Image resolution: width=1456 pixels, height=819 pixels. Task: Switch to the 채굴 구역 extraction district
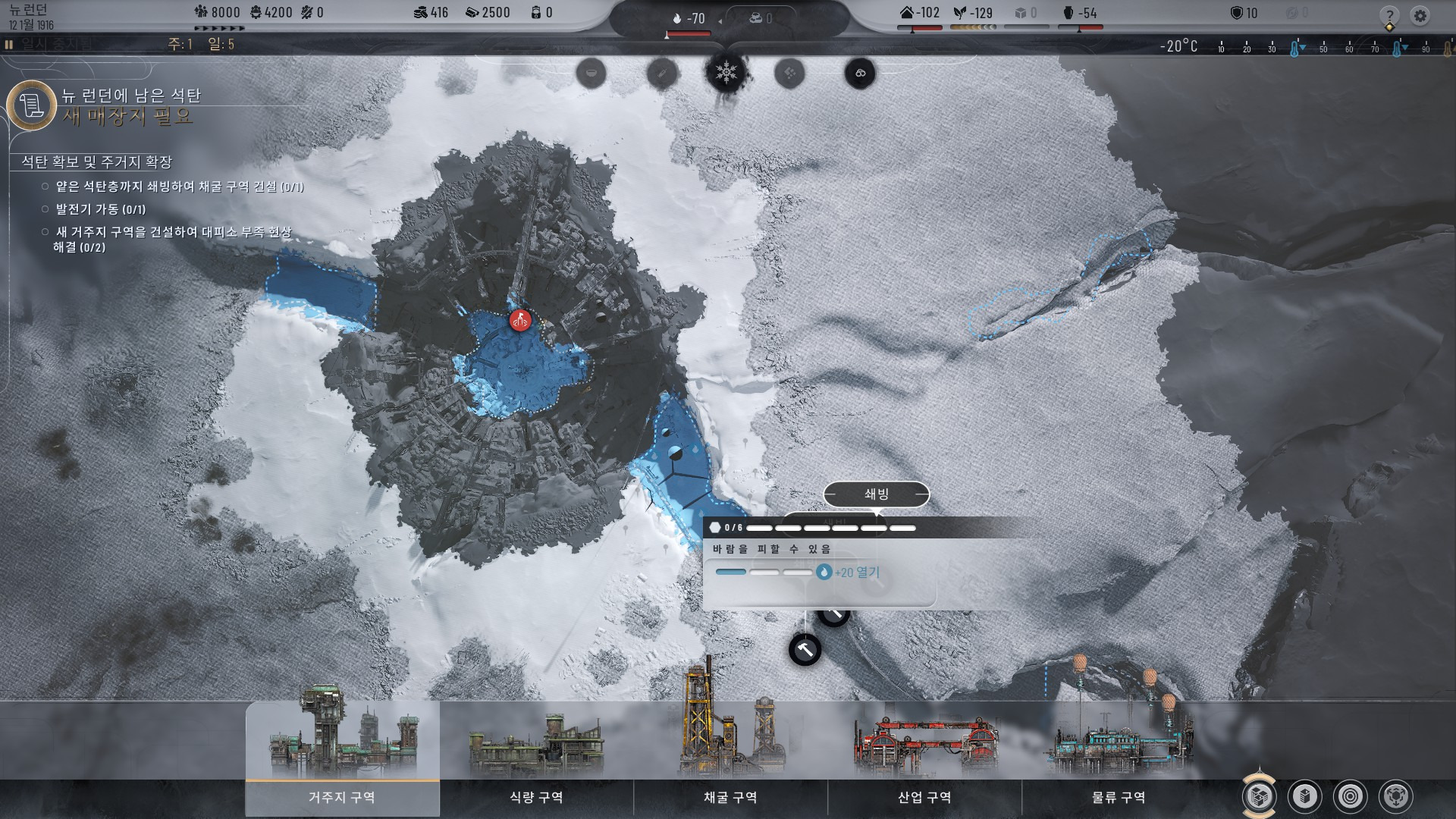click(730, 796)
